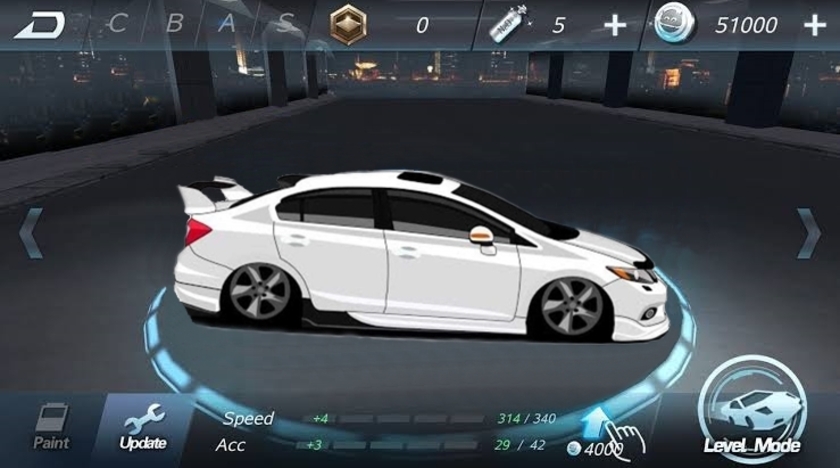Switch to the C class tab

(118, 25)
